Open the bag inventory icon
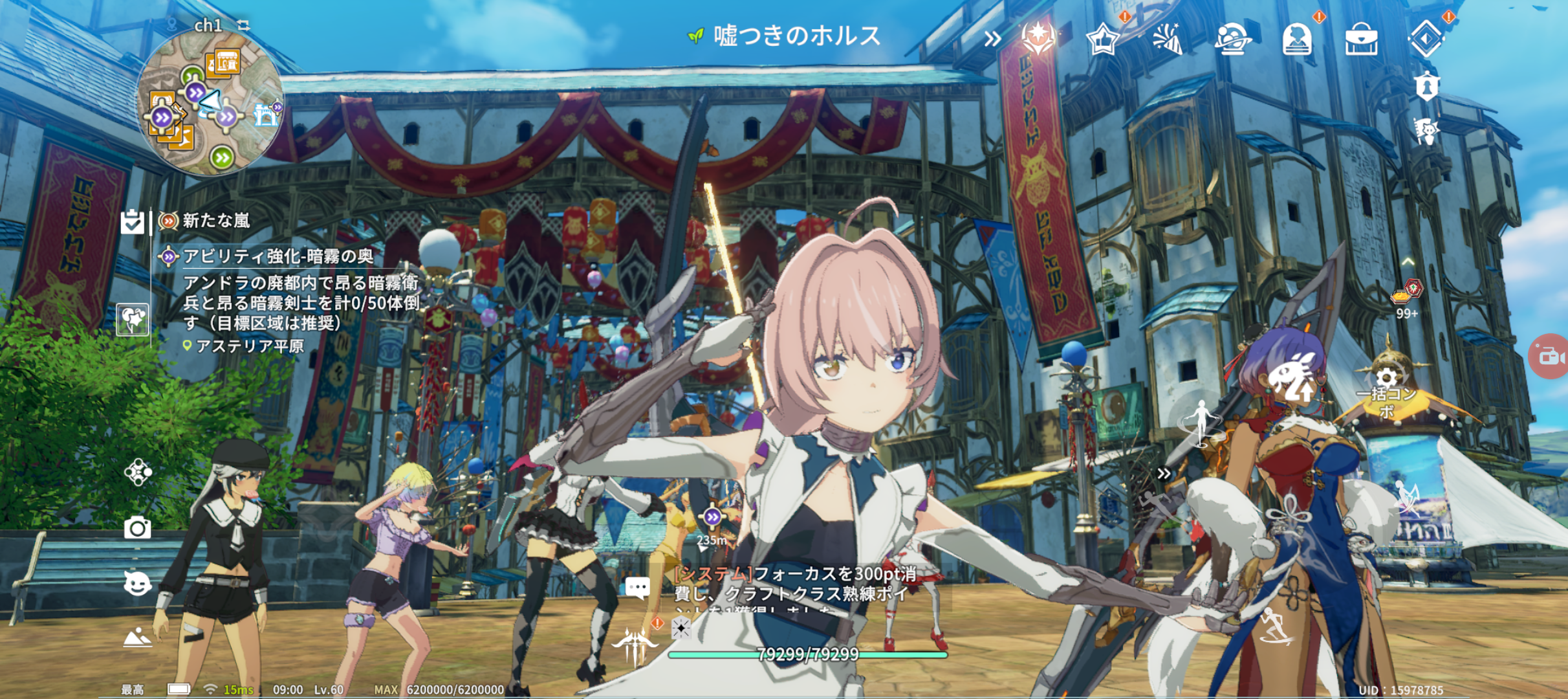The image size is (1568, 699). (x=1361, y=39)
